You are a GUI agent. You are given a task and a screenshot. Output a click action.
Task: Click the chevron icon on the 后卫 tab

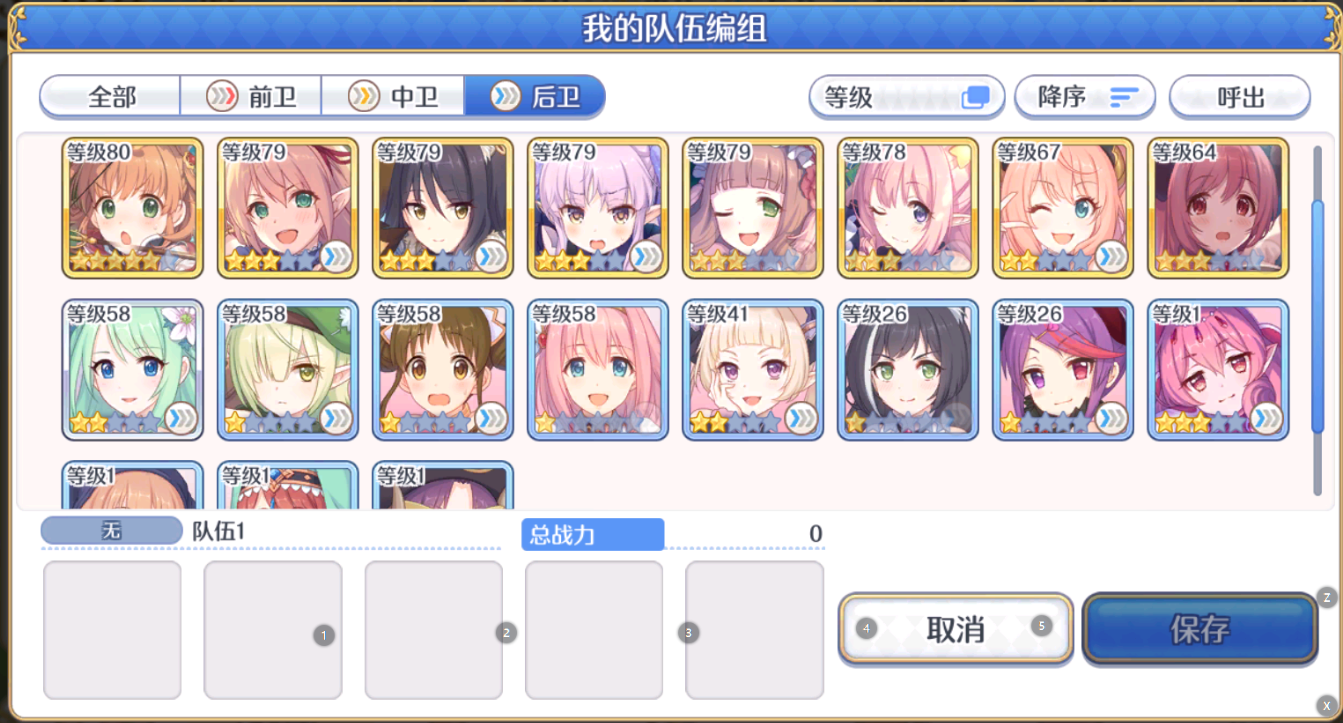point(505,97)
